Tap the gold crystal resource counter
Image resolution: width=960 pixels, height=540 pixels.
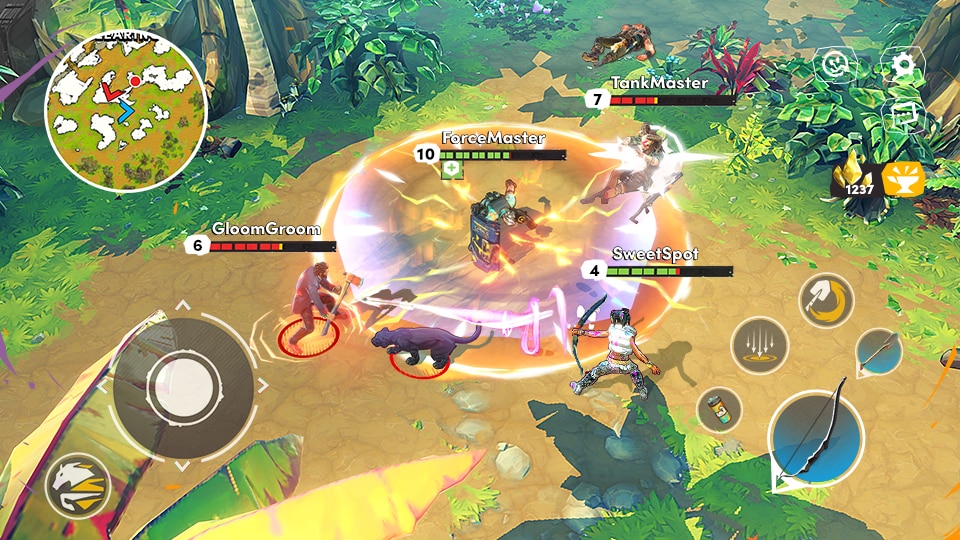(x=860, y=178)
